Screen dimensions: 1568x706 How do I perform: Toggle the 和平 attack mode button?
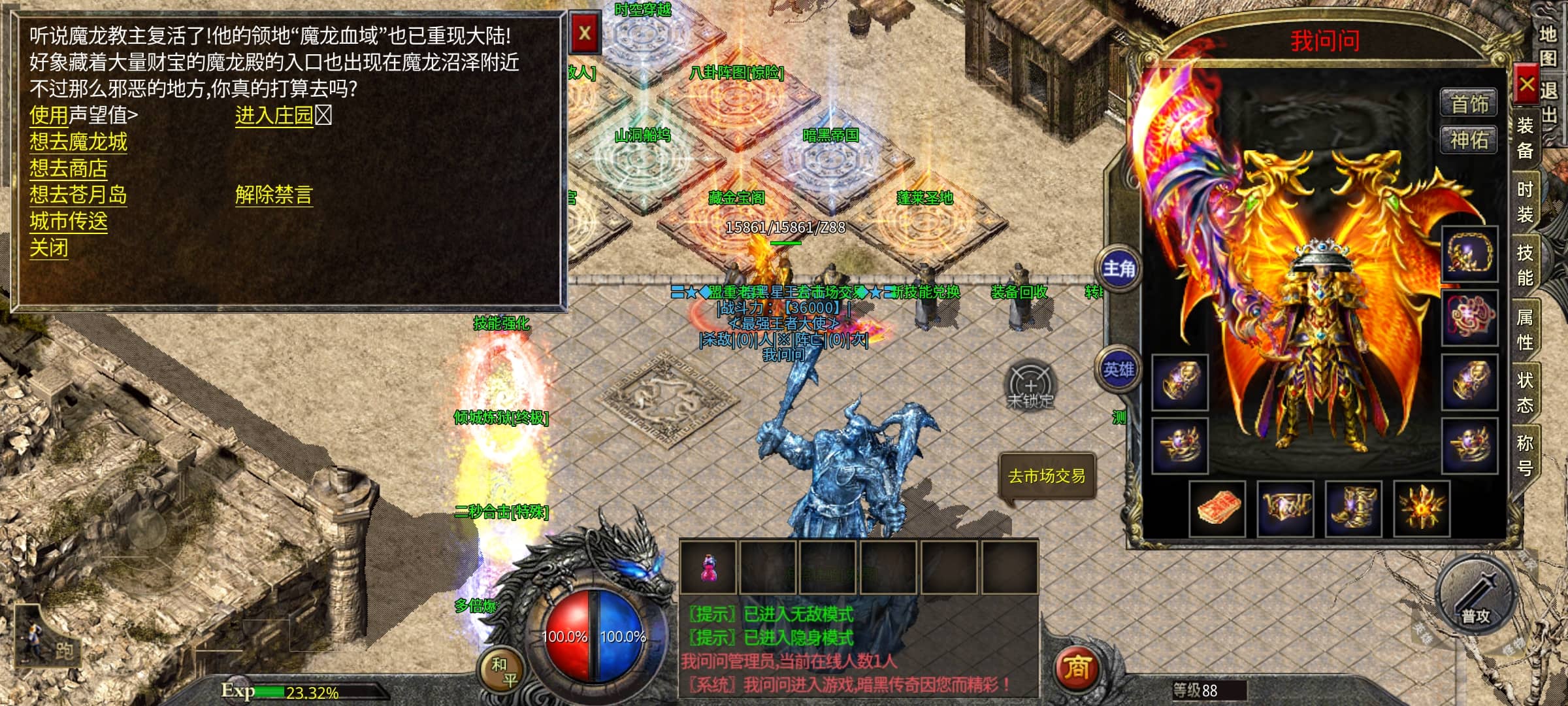tap(503, 672)
